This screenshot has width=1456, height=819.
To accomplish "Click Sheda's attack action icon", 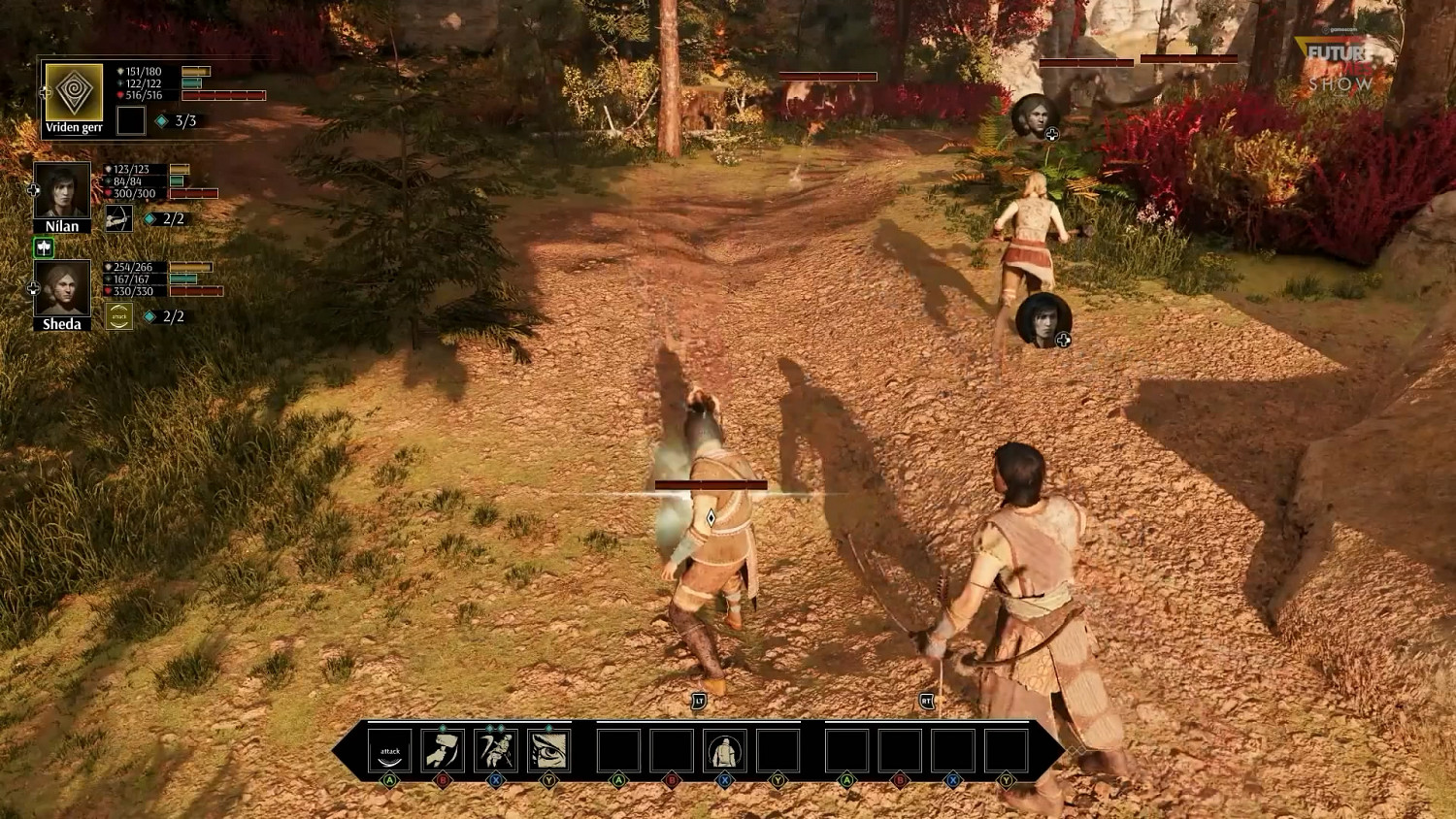I will (x=118, y=315).
